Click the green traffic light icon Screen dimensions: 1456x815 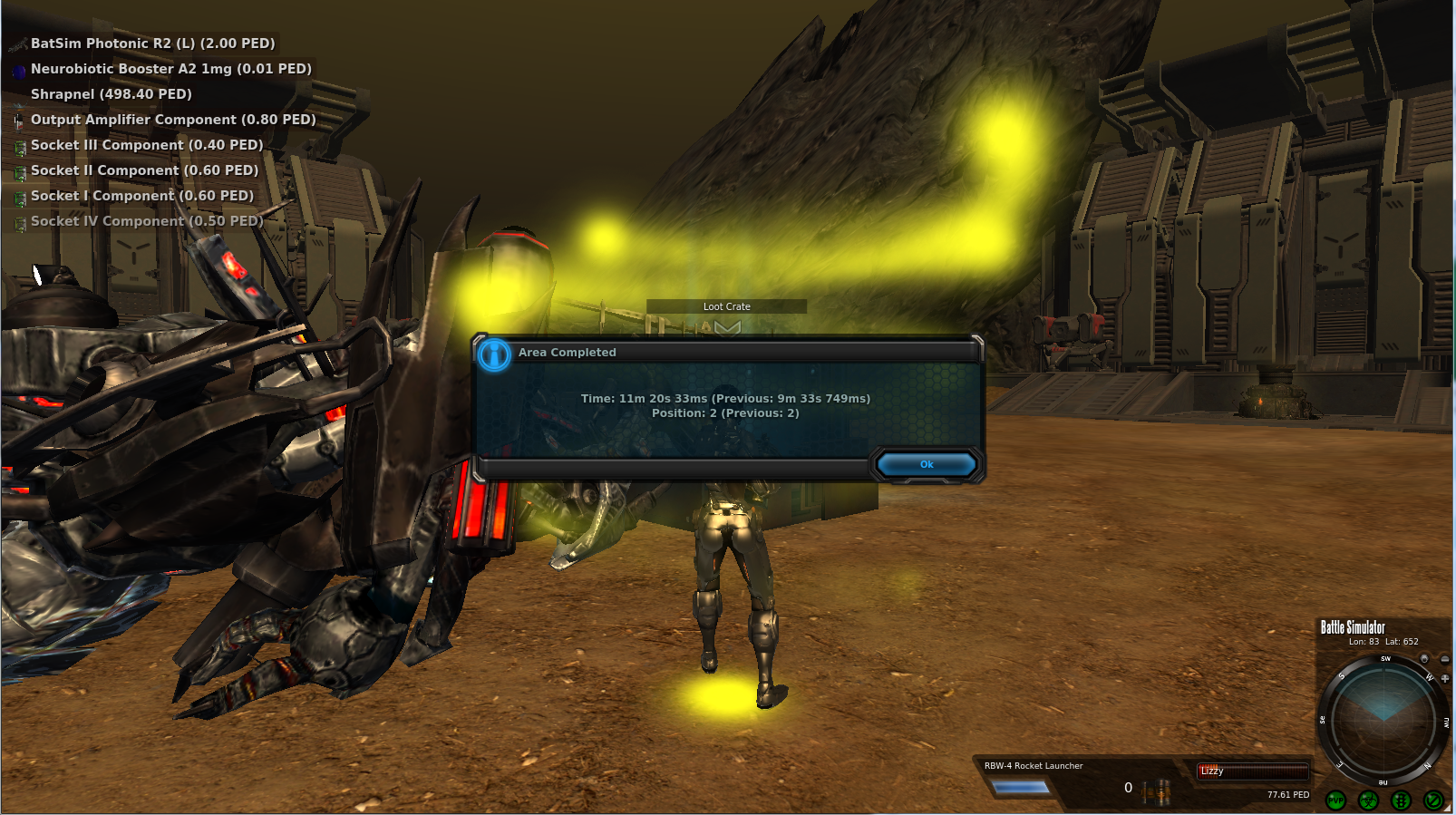pyautogui.click(x=1401, y=800)
